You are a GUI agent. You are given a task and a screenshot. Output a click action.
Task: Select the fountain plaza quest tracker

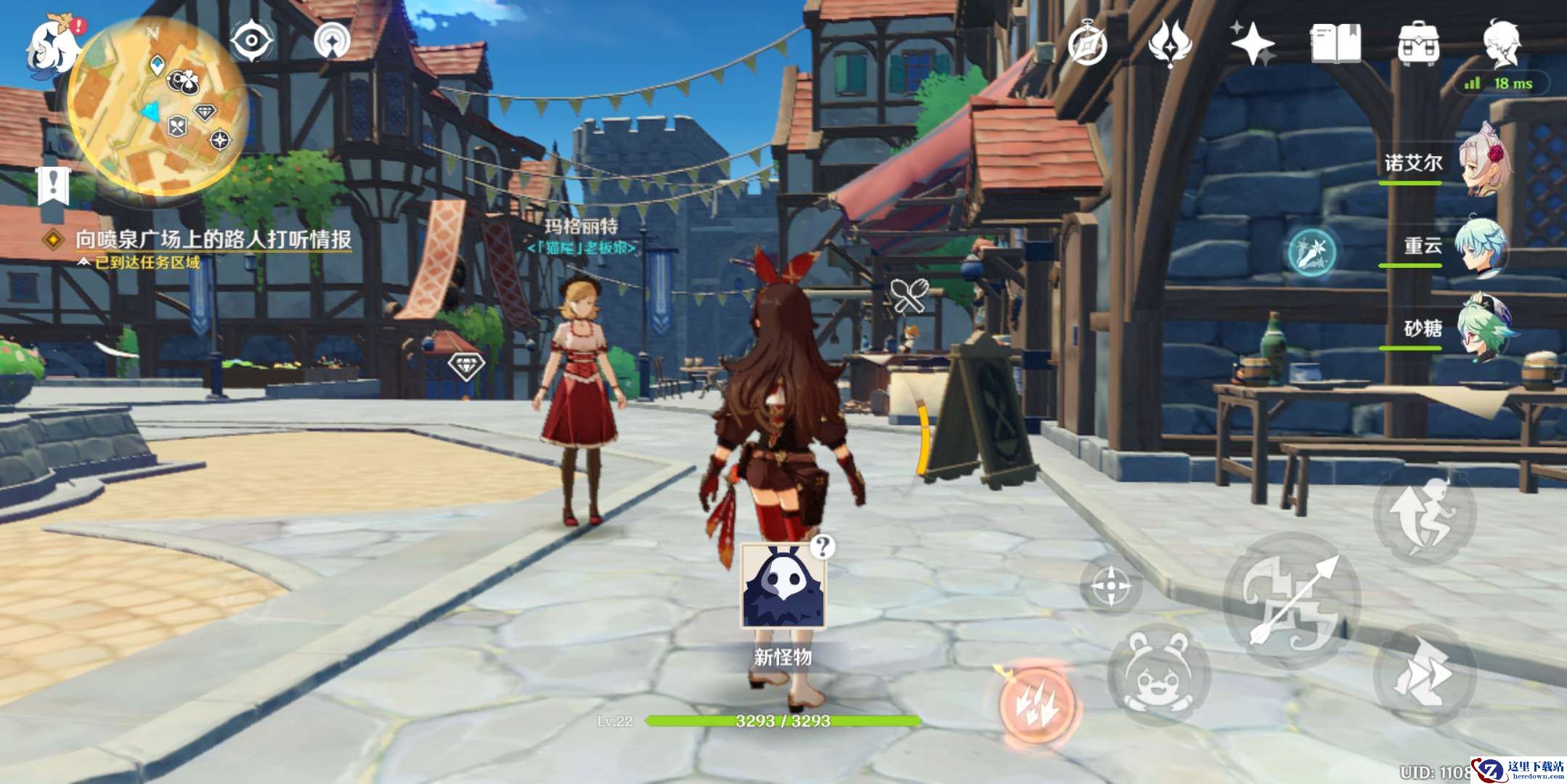(213, 240)
